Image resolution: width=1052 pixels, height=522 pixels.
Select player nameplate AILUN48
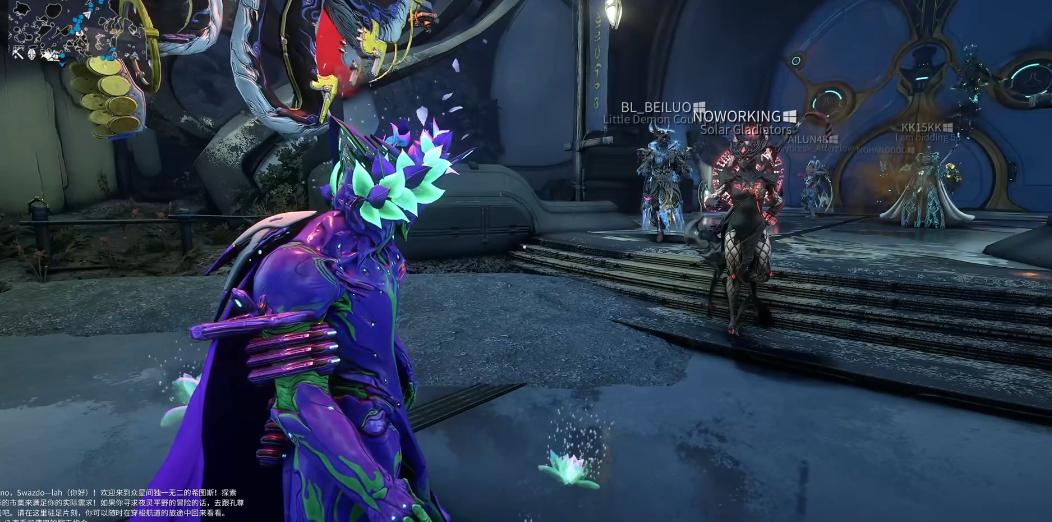(x=806, y=140)
